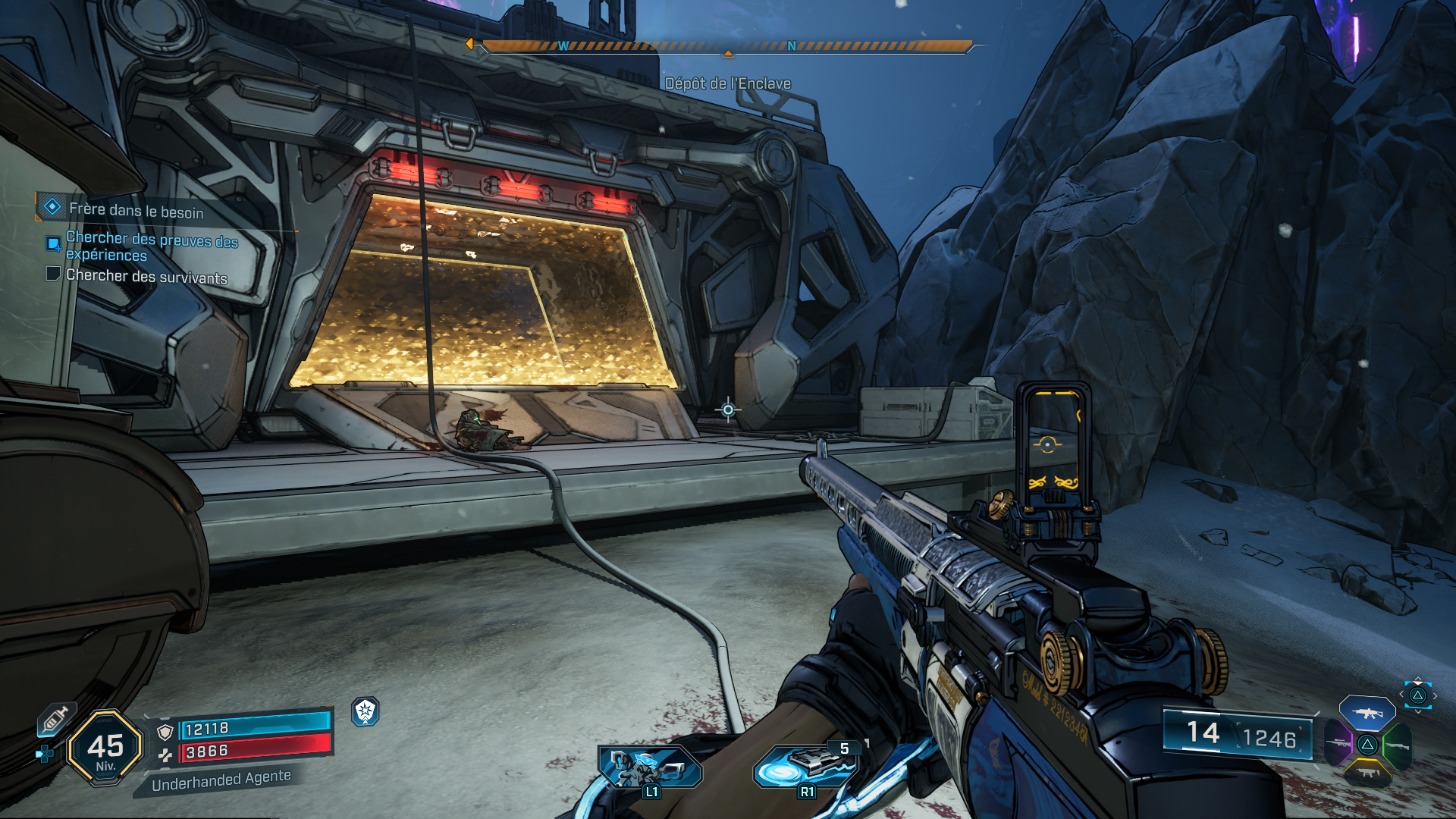Click the compass bar
This screenshot has height=819, width=1456.
pyautogui.click(x=726, y=46)
